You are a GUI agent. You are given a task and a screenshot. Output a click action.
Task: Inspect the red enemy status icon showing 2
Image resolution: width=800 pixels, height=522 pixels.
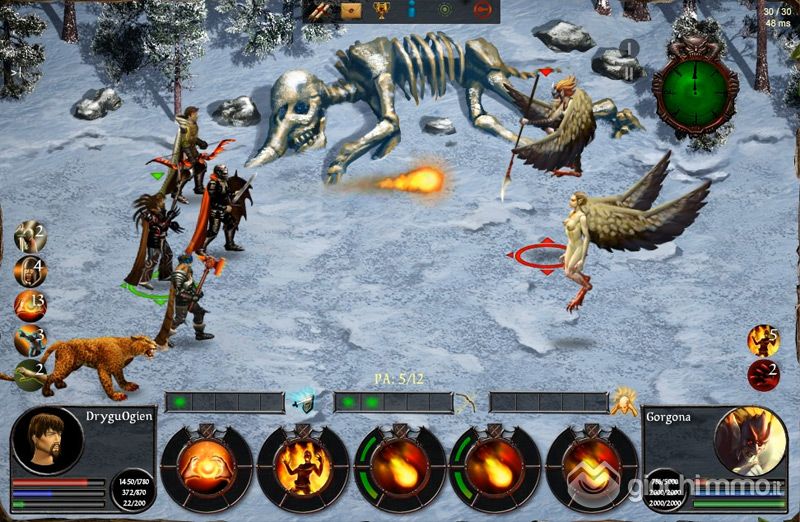pyautogui.click(x=763, y=375)
